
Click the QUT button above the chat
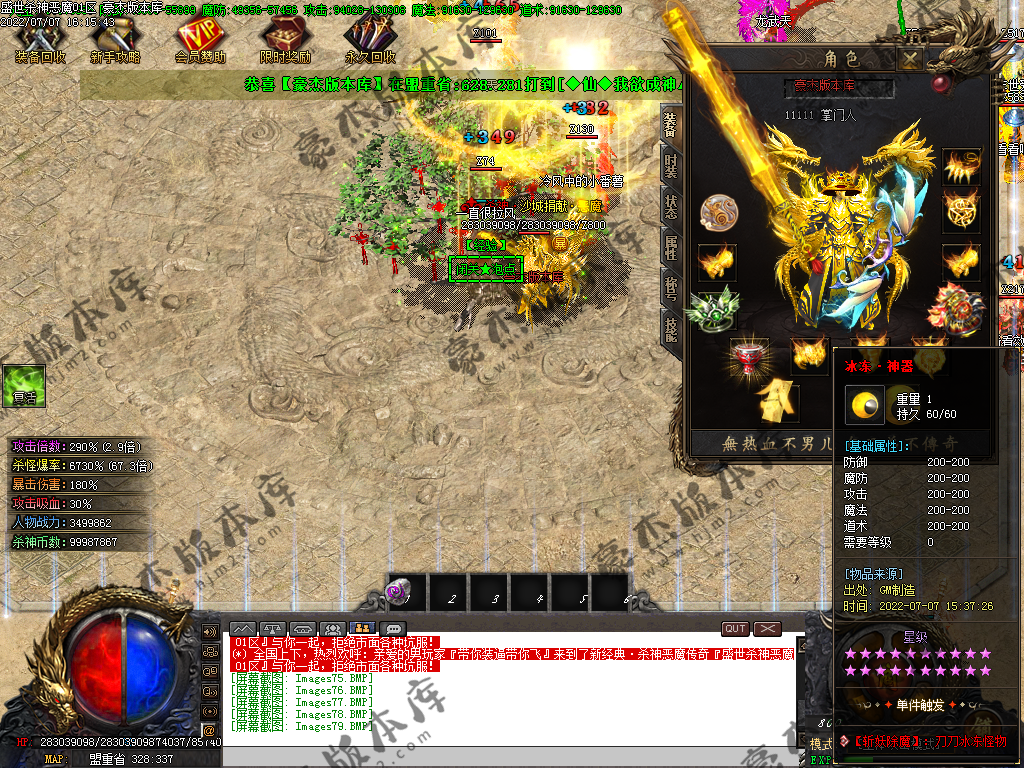coord(735,629)
